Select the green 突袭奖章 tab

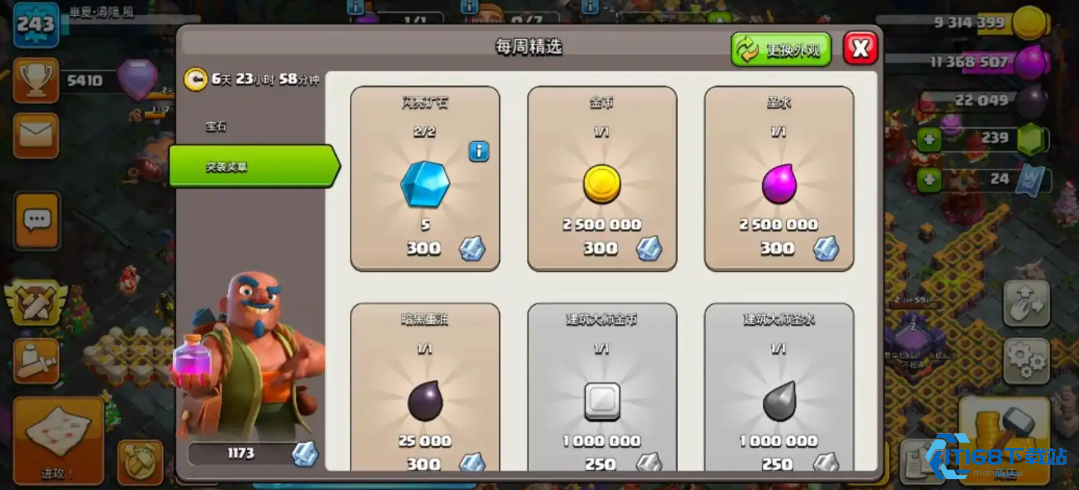click(x=250, y=166)
